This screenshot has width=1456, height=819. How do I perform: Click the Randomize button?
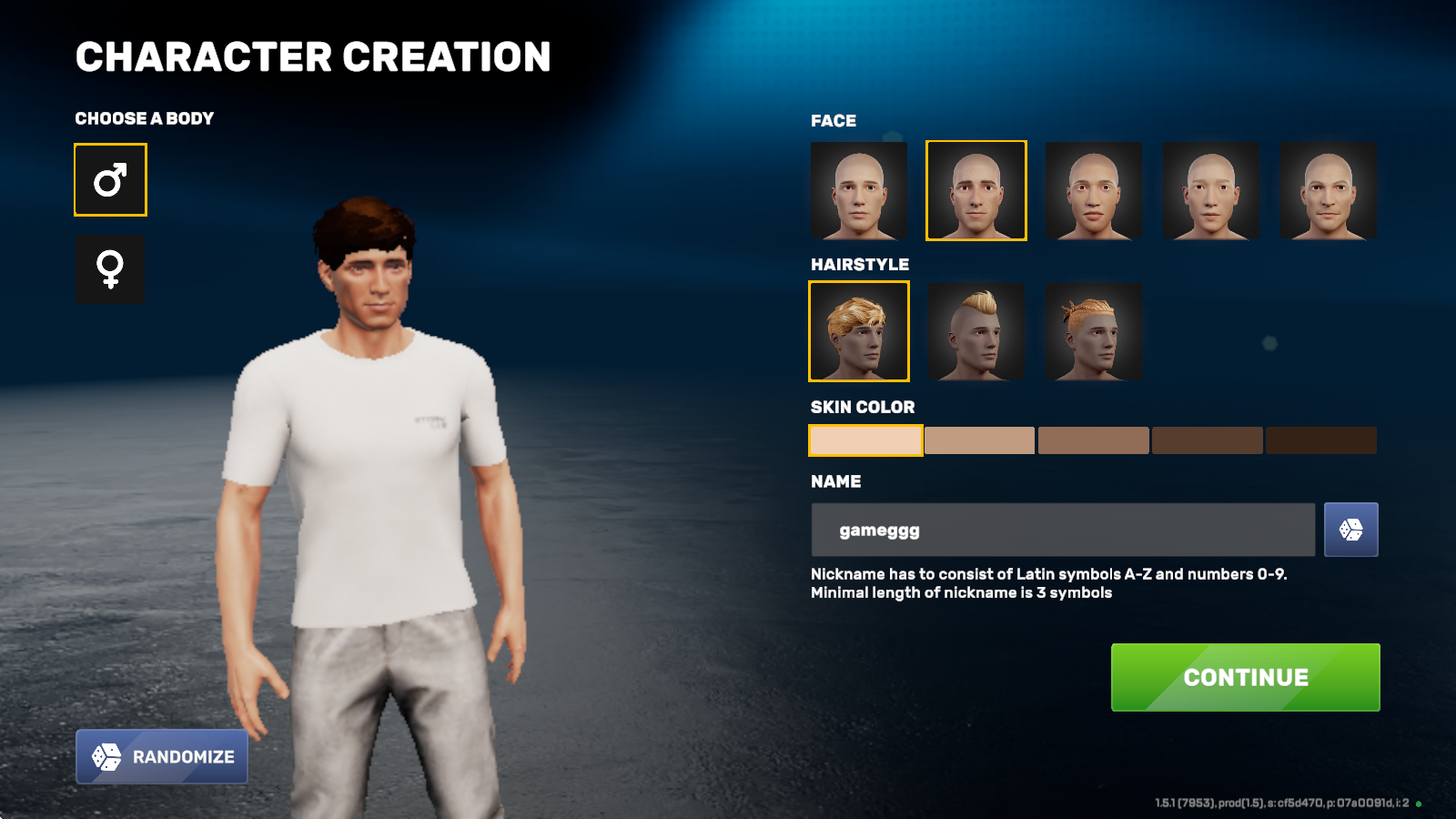(162, 756)
